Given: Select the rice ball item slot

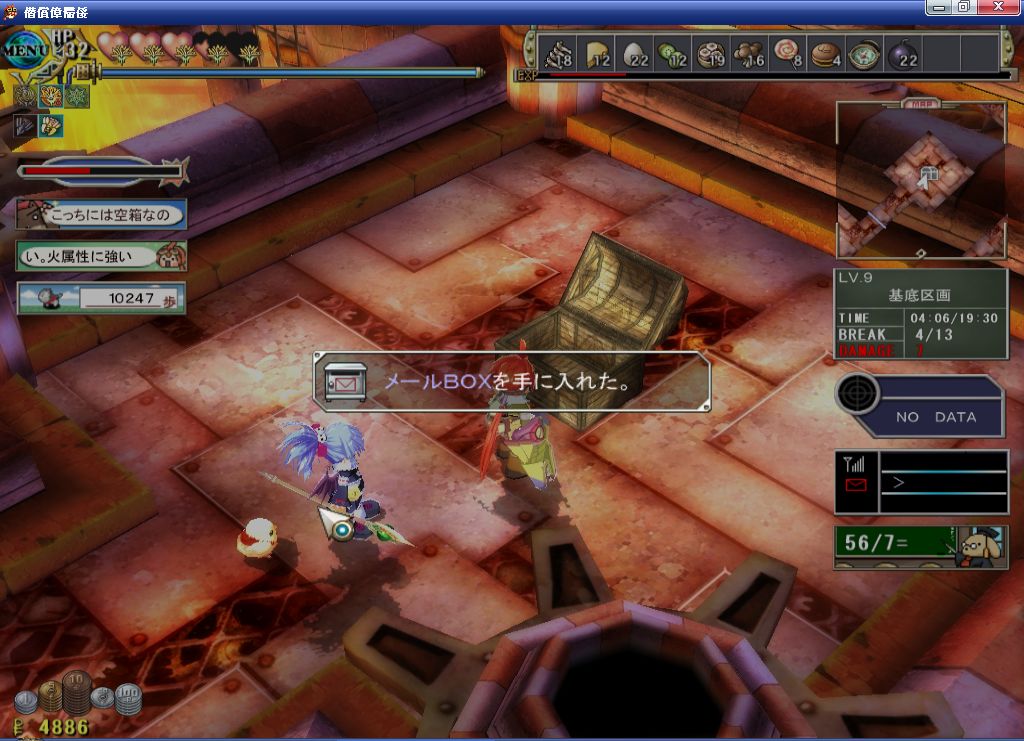Looking at the screenshot, I should 635,54.
